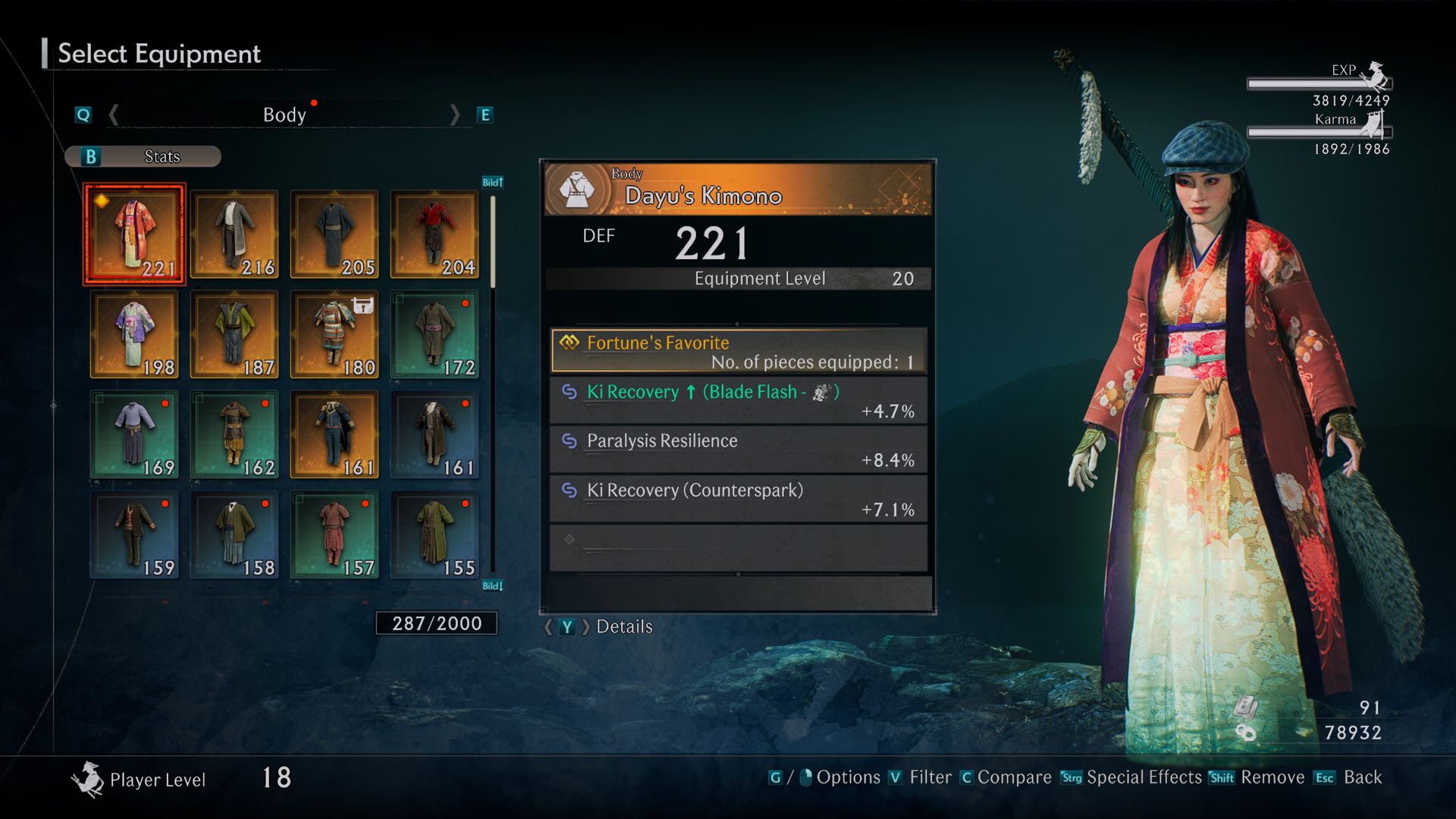Select the blue uniform with 161 defense
This screenshot has width=1456, height=819.
point(334,435)
